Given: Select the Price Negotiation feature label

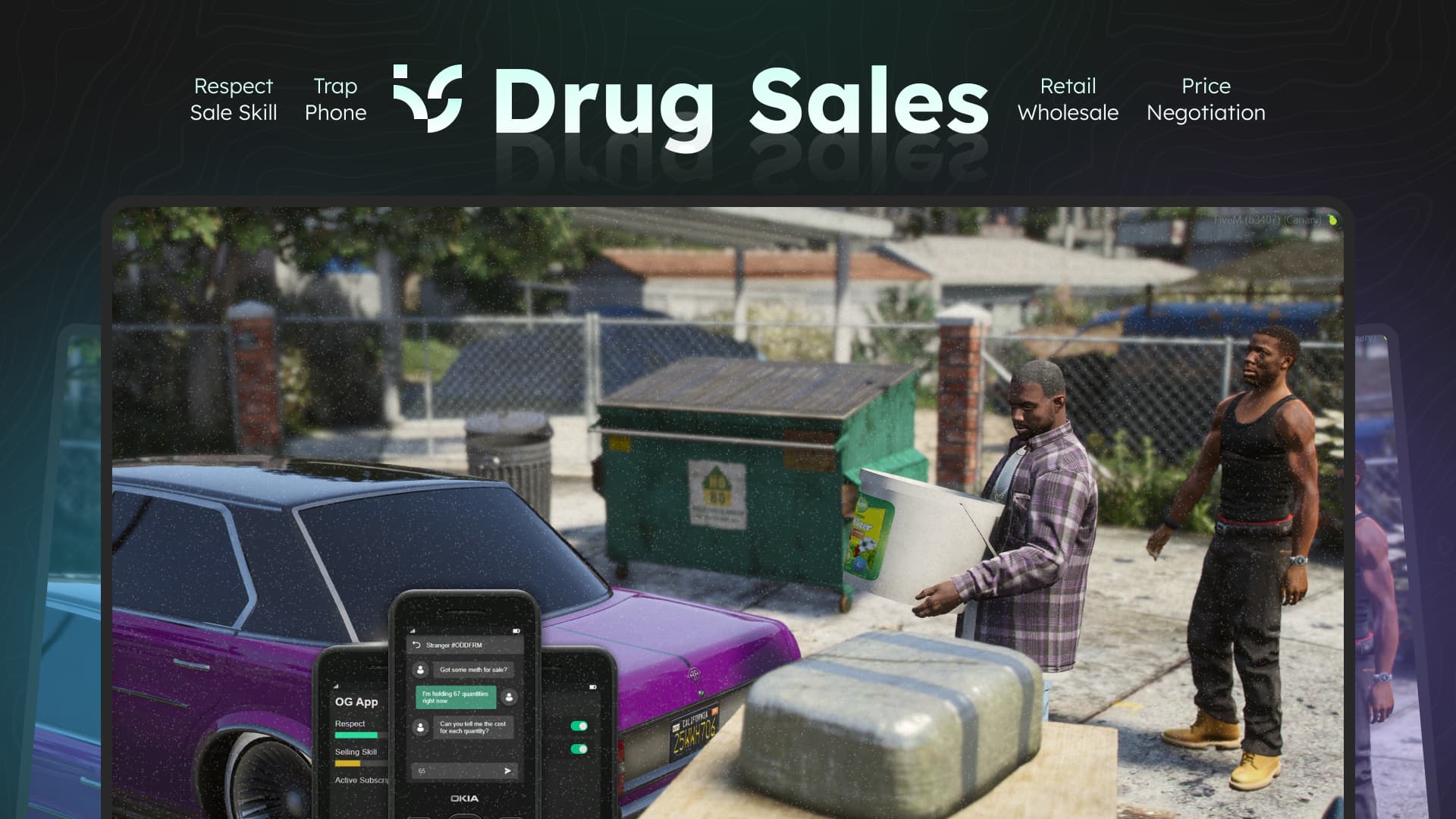Looking at the screenshot, I should (x=1205, y=99).
